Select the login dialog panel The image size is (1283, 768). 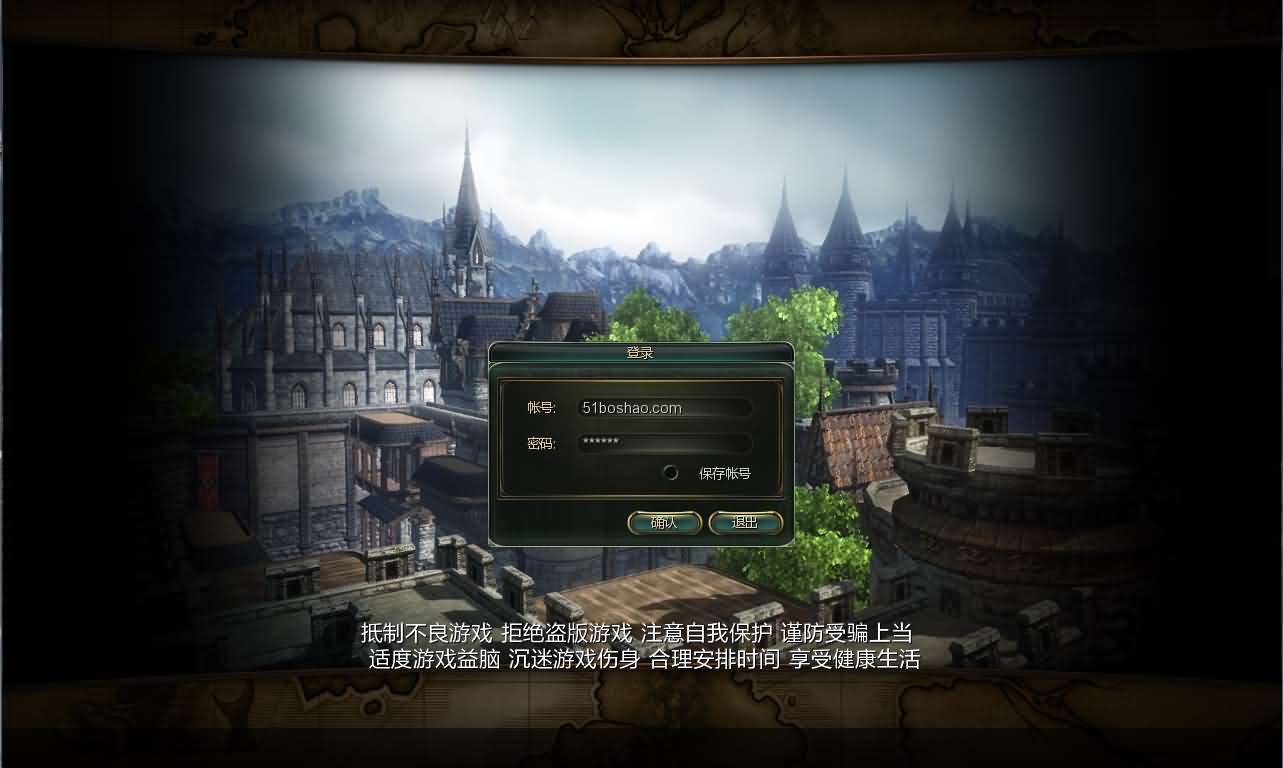[641, 445]
